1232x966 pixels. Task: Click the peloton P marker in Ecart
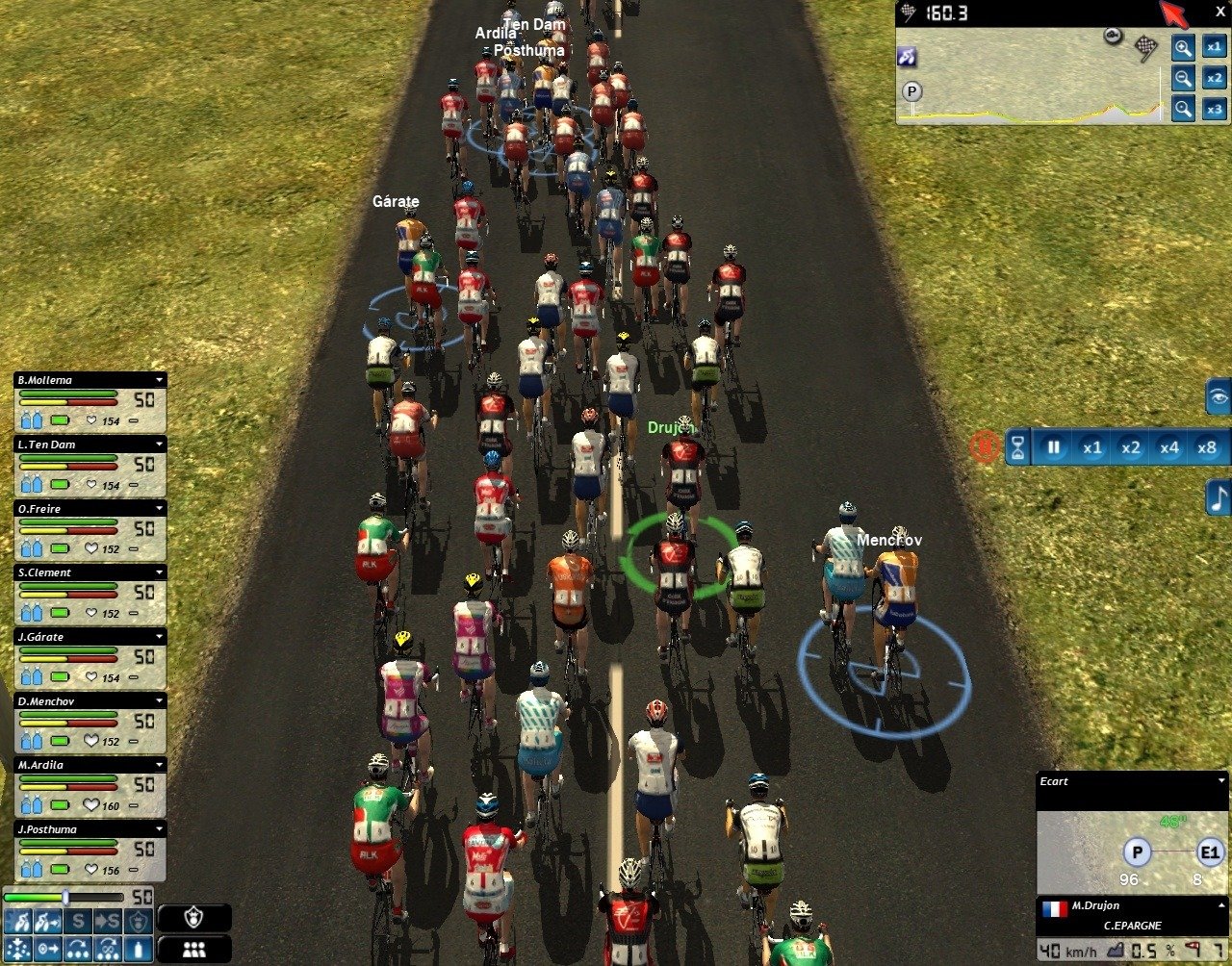pyautogui.click(x=1138, y=852)
